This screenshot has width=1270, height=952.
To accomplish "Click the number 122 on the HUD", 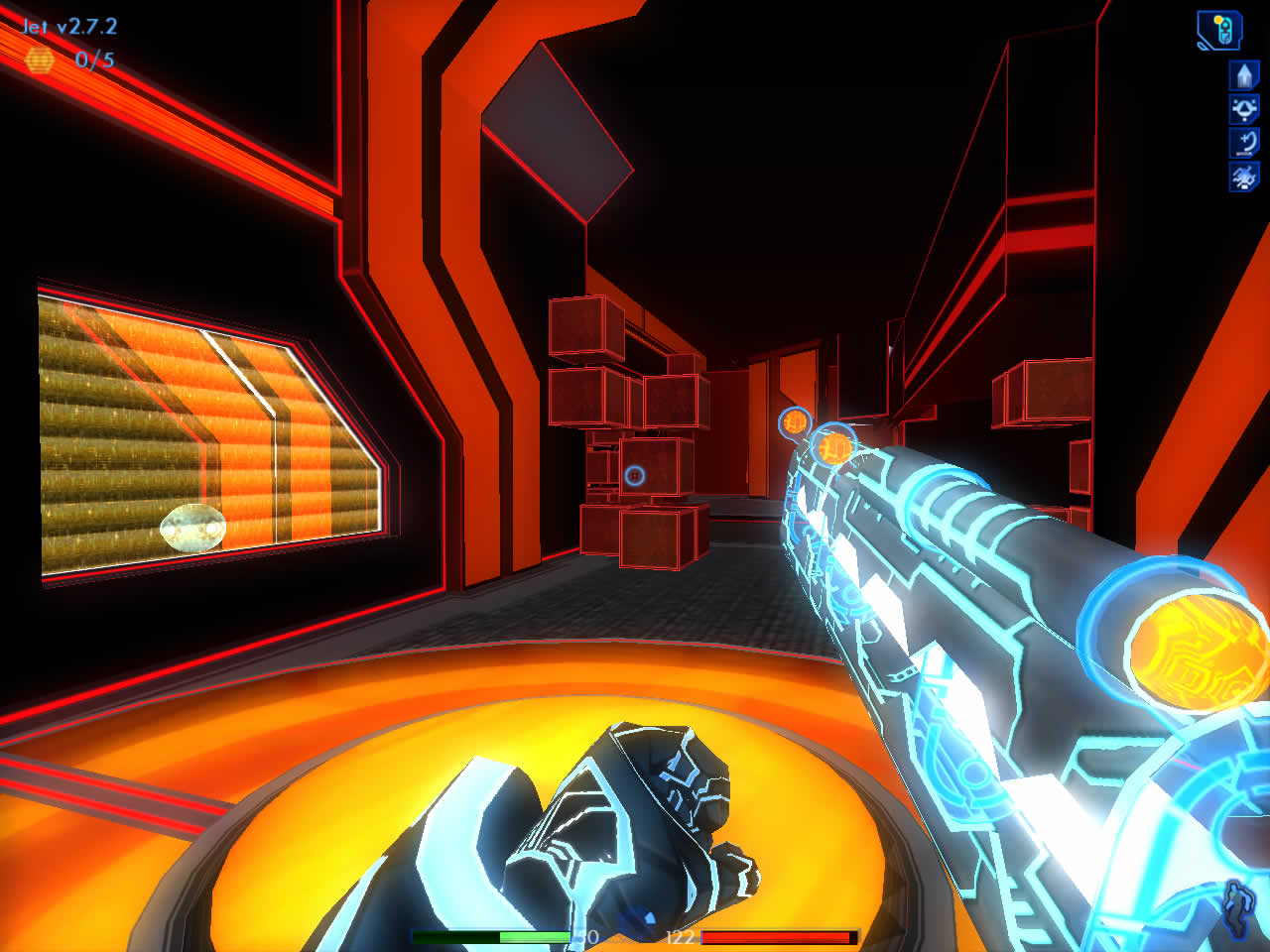I will point(685,935).
